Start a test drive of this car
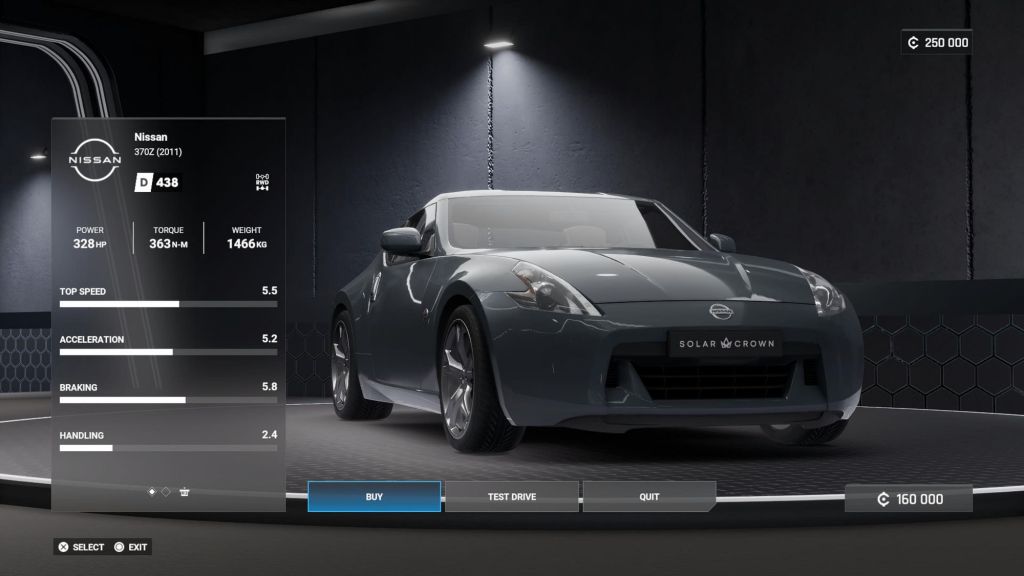This screenshot has width=1024, height=576. tap(512, 497)
